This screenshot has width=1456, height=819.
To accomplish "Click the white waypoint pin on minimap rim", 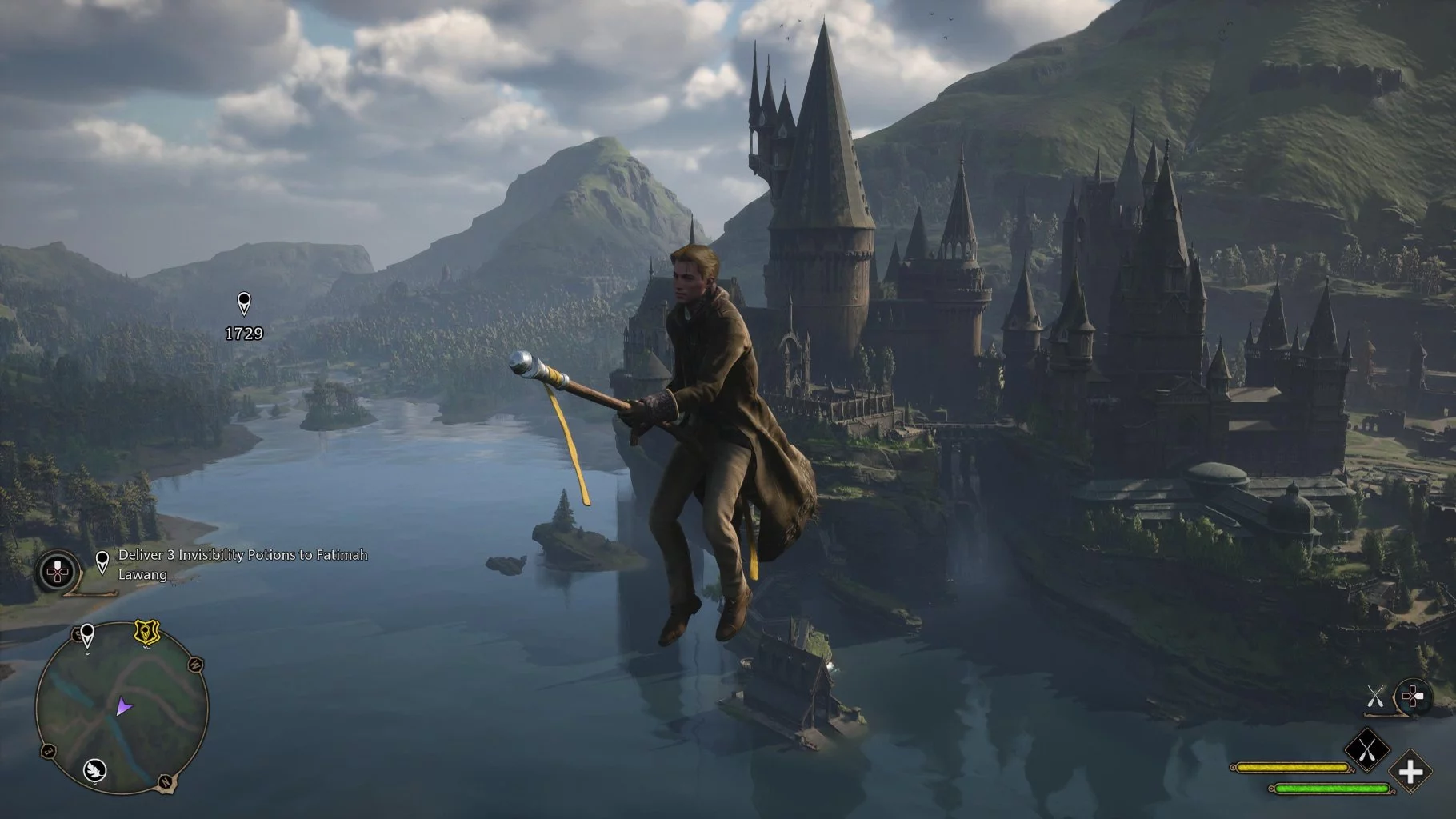I will [x=87, y=636].
